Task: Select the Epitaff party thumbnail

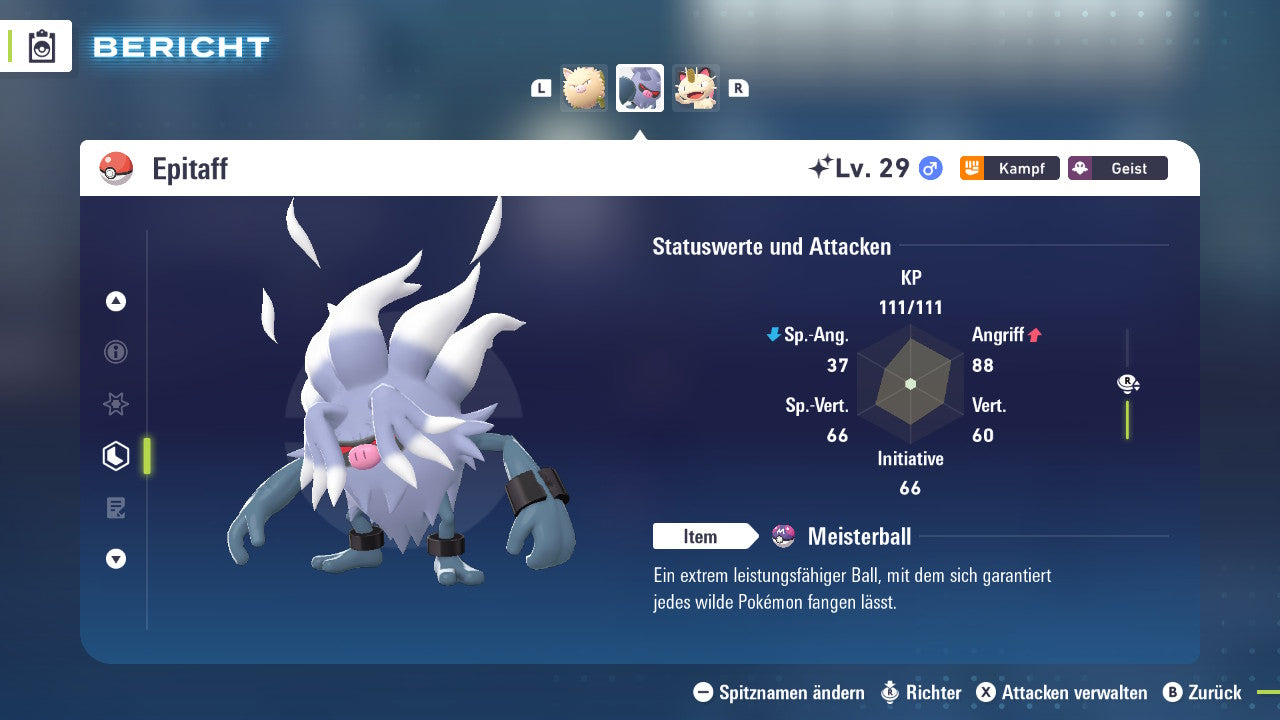Action: (x=640, y=88)
